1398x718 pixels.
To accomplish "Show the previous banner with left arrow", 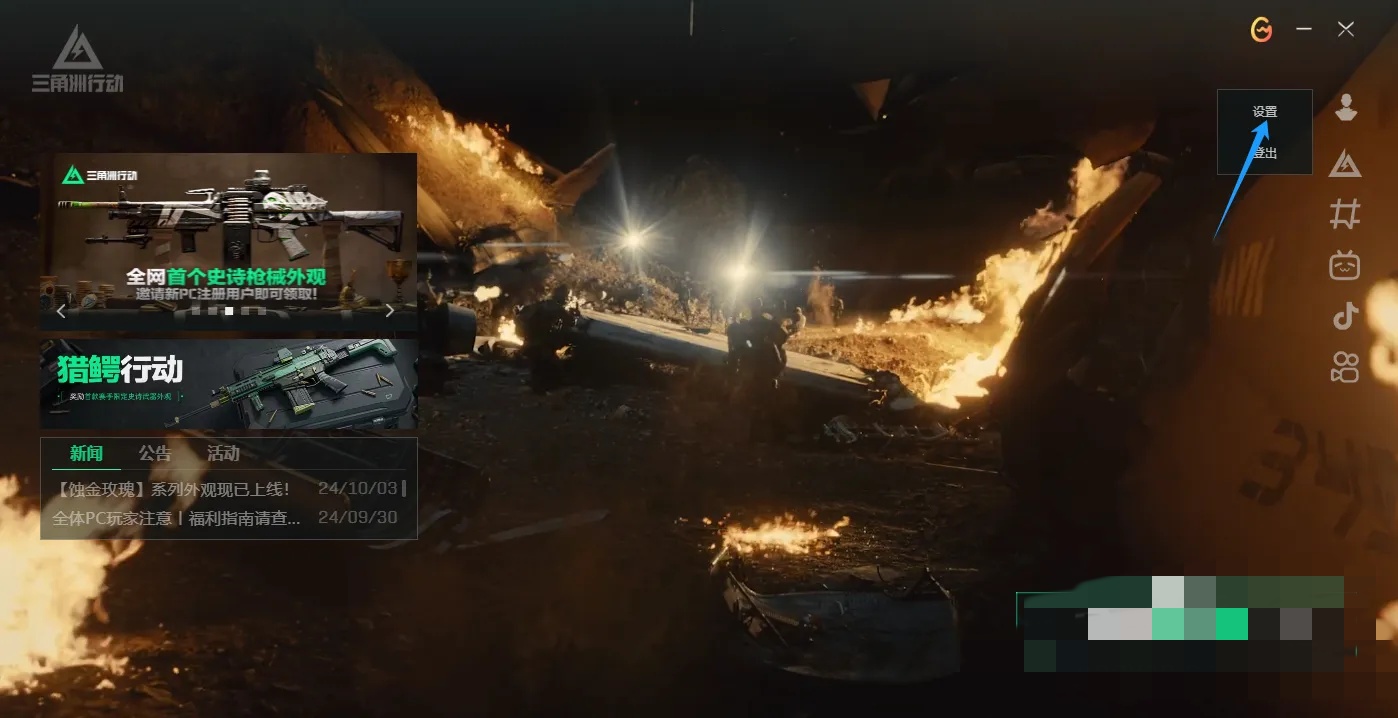I will point(61,311).
